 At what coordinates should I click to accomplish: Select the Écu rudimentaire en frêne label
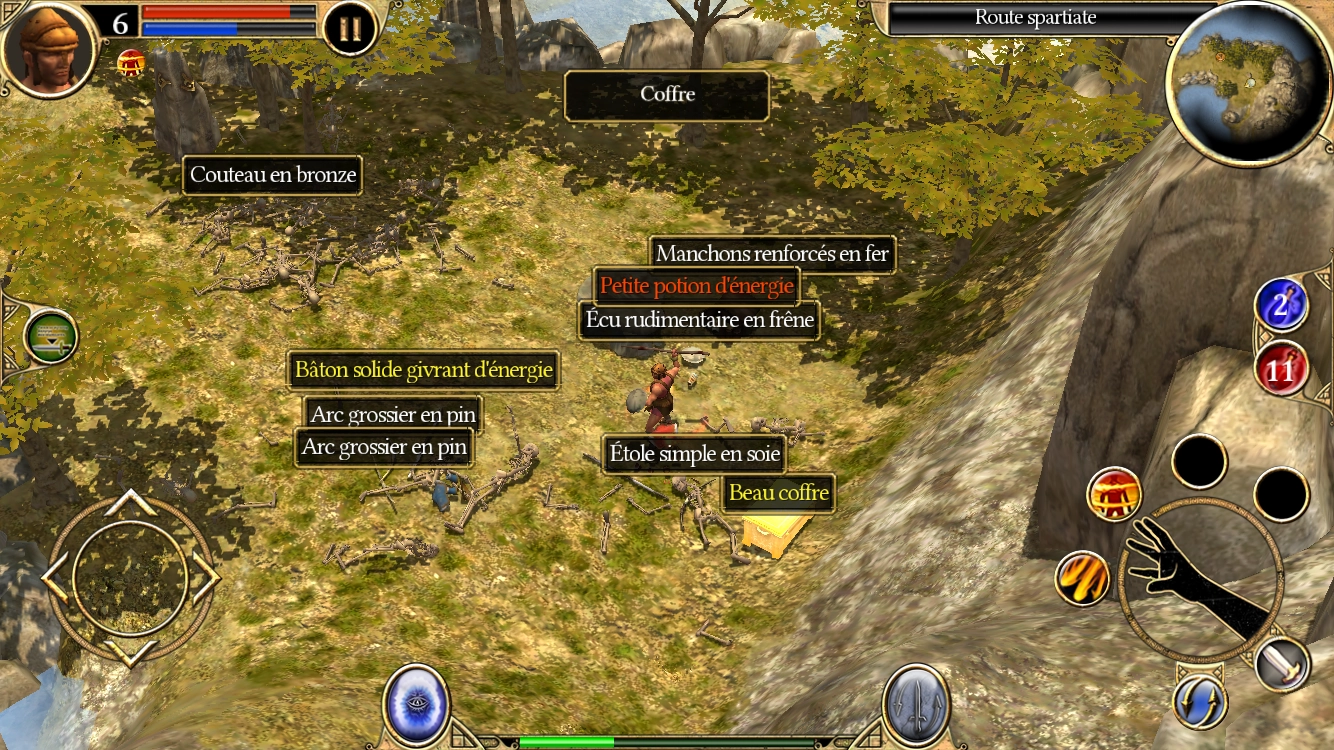[700, 321]
